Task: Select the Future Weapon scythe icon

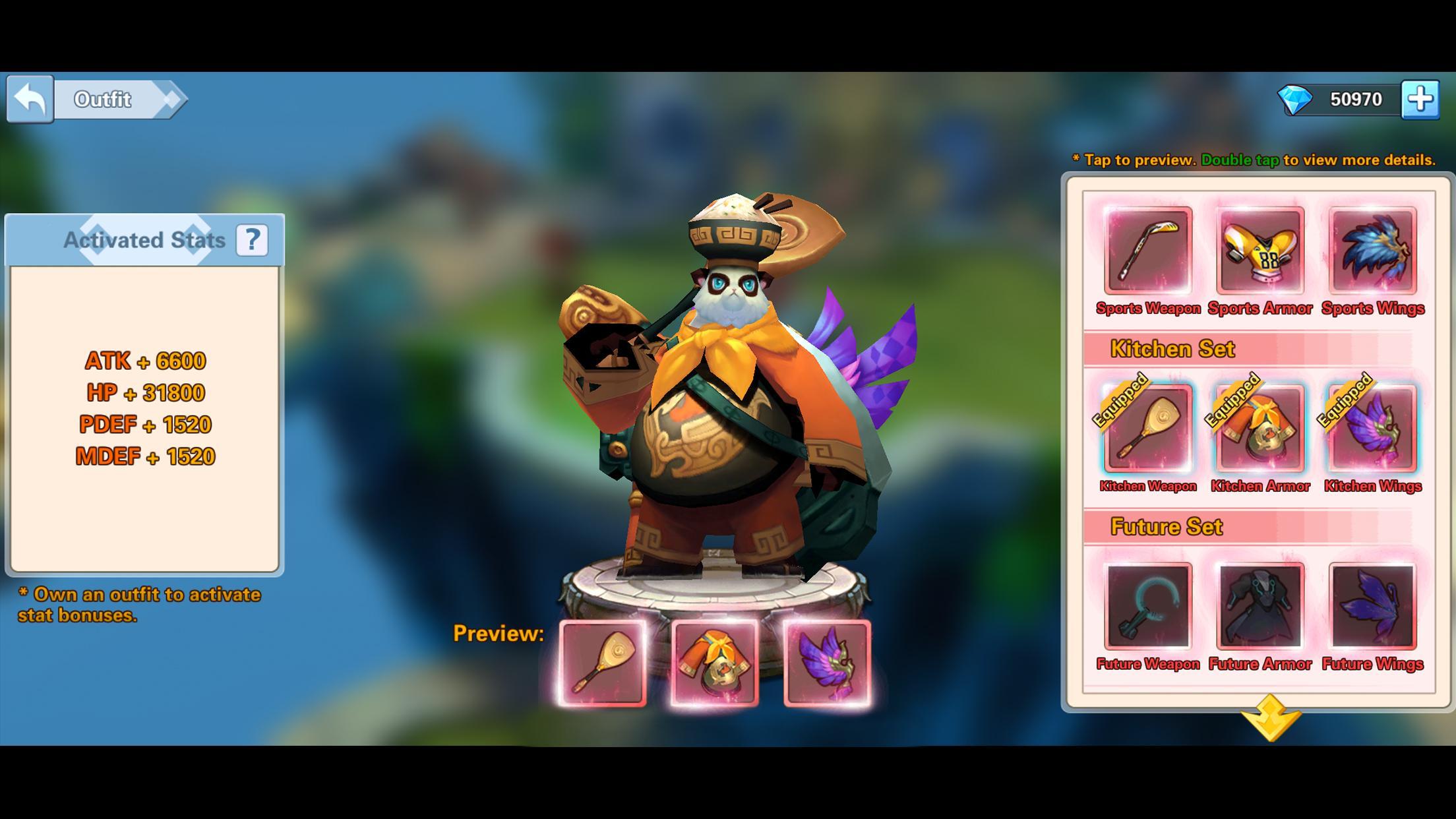Action: 1147,607
